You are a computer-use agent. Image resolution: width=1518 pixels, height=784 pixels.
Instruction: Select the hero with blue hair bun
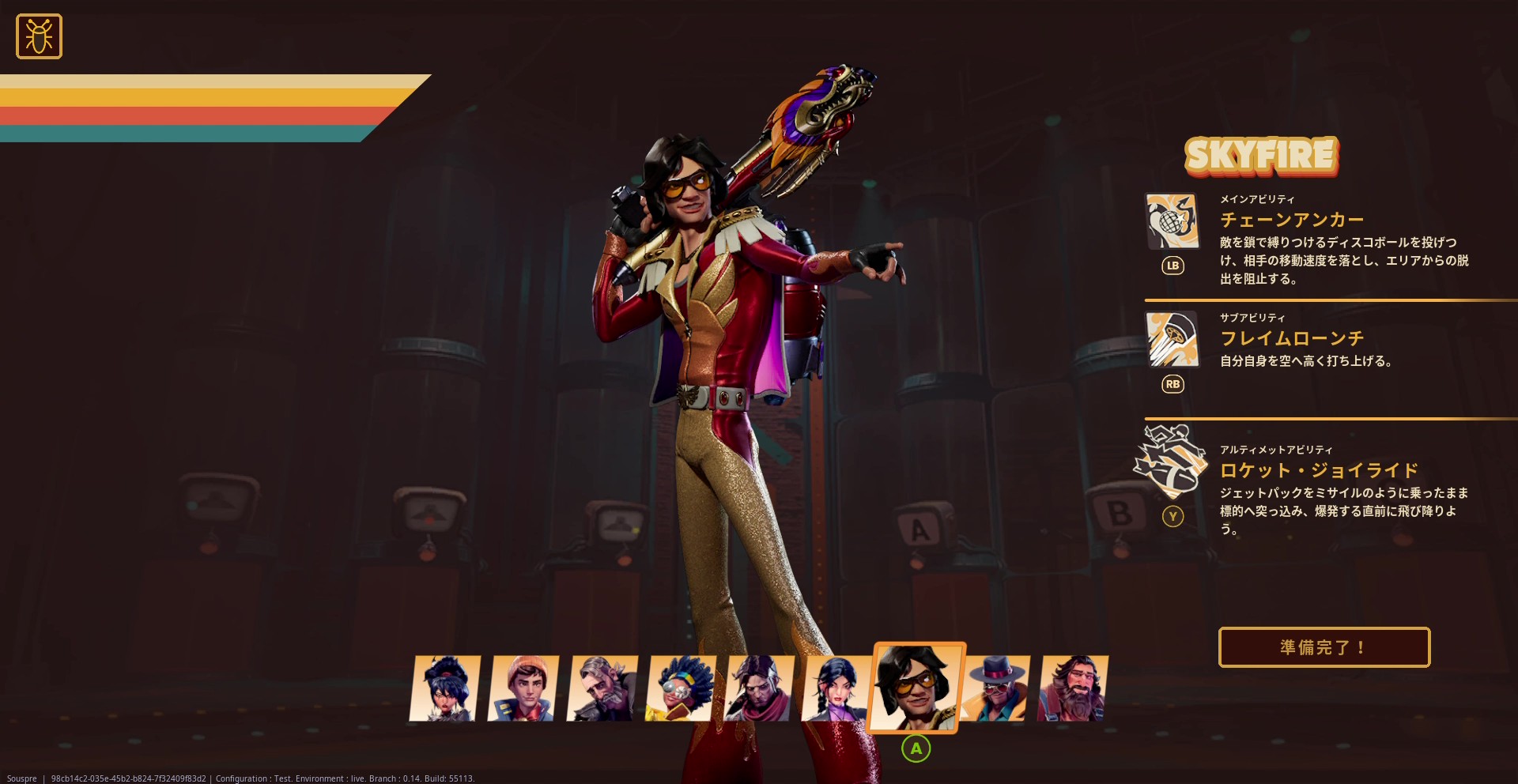click(x=444, y=688)
